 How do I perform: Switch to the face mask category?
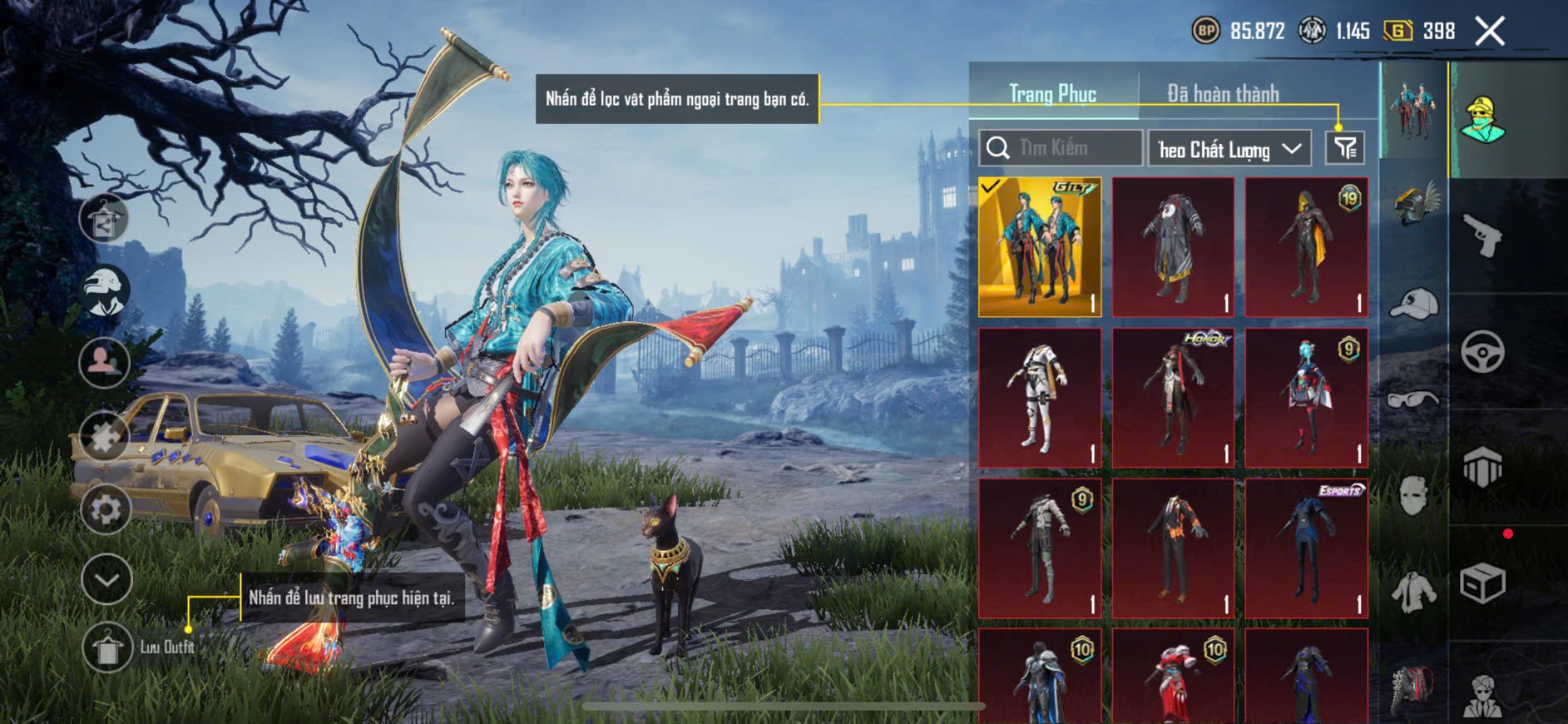pos(1414,496)
